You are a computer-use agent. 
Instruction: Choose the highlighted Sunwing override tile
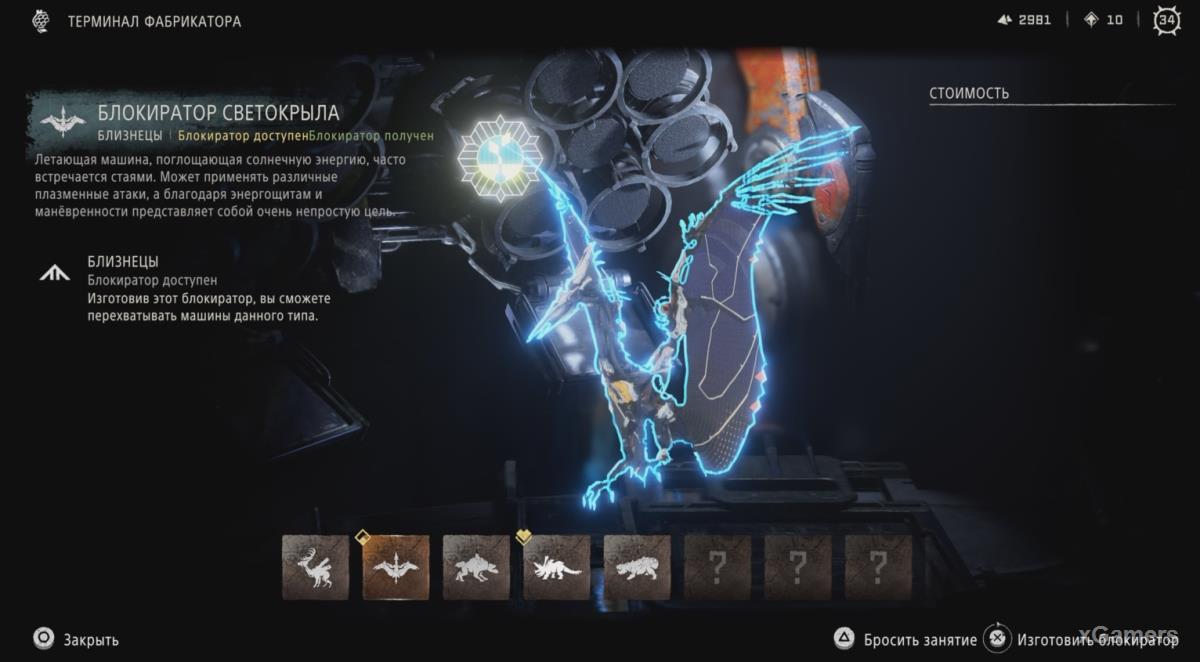(396, 567)
